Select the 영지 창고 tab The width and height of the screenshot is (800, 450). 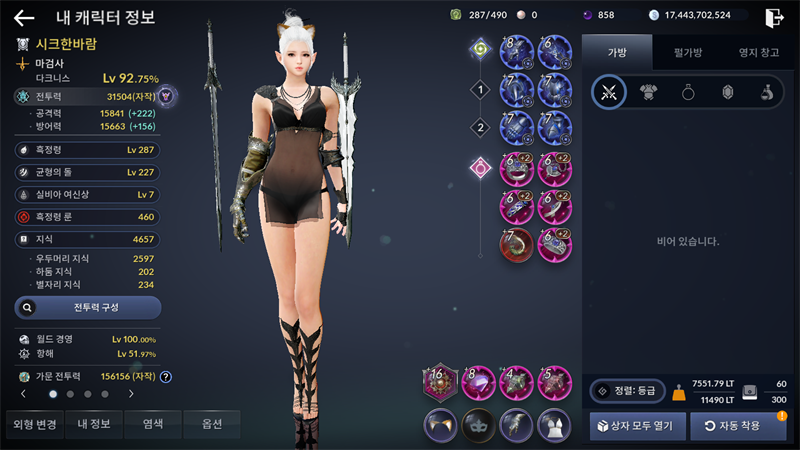757,52
